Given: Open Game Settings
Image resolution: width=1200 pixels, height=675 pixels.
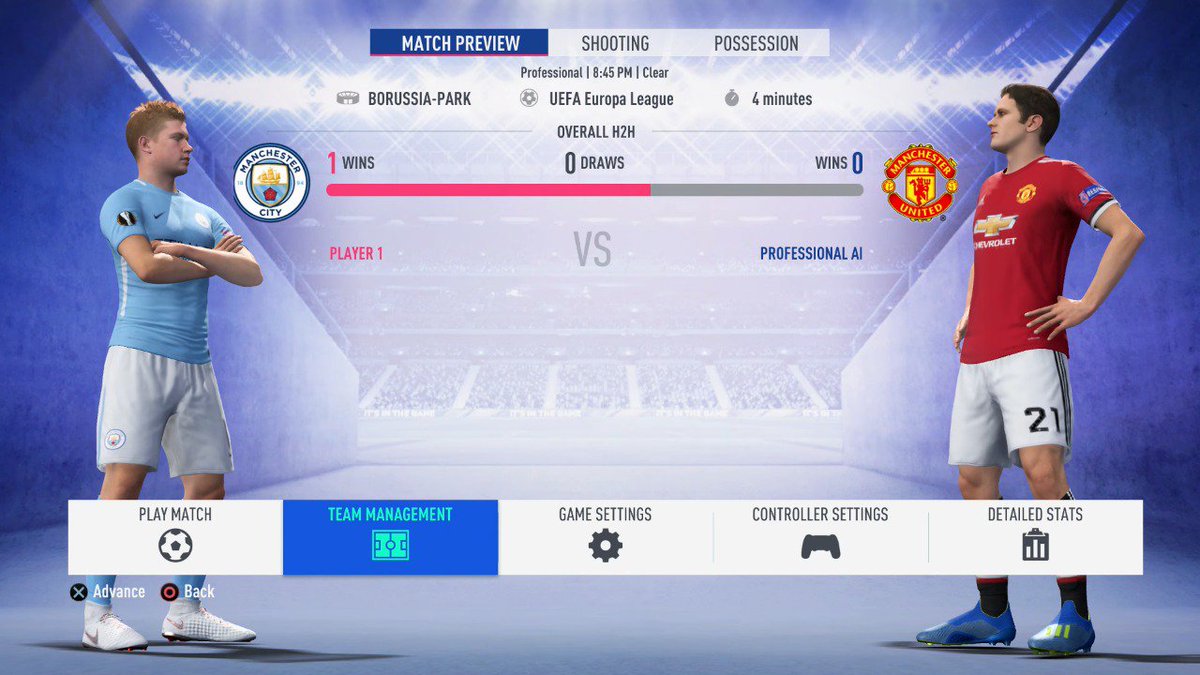Looking at the screenshot, I should 605,537.
